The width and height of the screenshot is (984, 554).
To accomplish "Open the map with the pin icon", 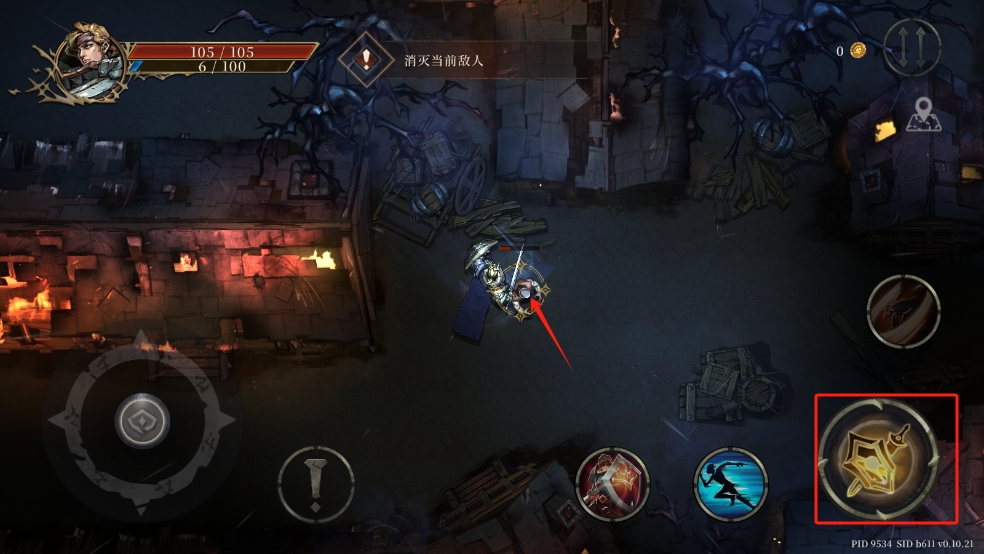I will coord(924,118).
